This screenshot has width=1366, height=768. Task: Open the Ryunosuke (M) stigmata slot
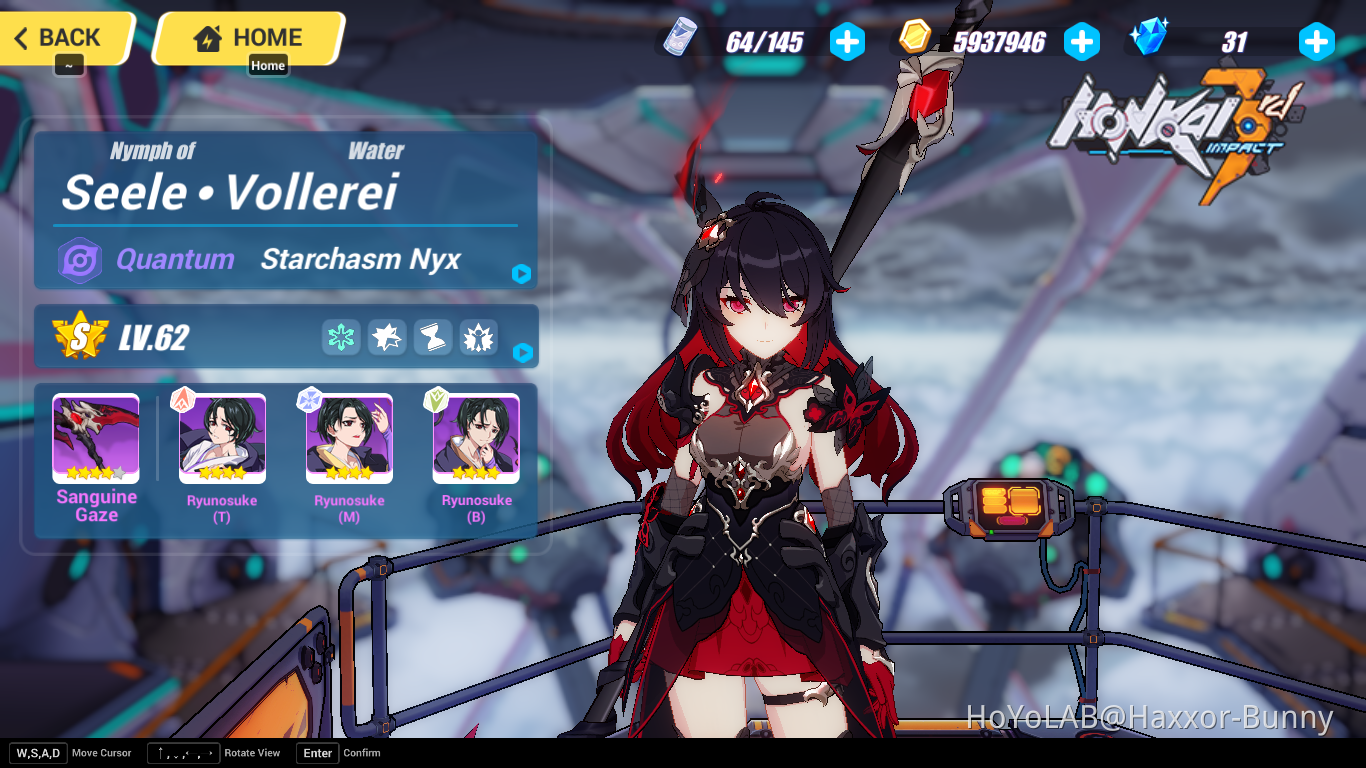point(348,437)
